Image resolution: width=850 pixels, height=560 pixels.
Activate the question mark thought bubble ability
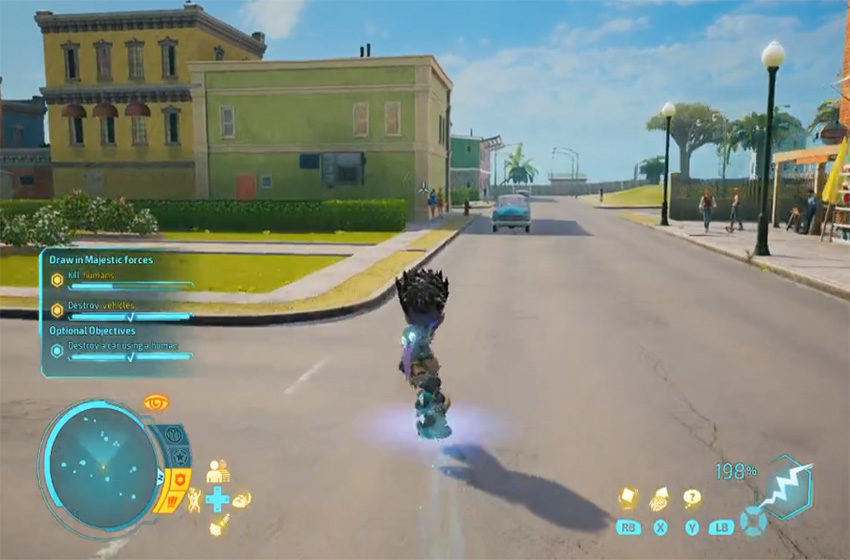pos(691,498)
